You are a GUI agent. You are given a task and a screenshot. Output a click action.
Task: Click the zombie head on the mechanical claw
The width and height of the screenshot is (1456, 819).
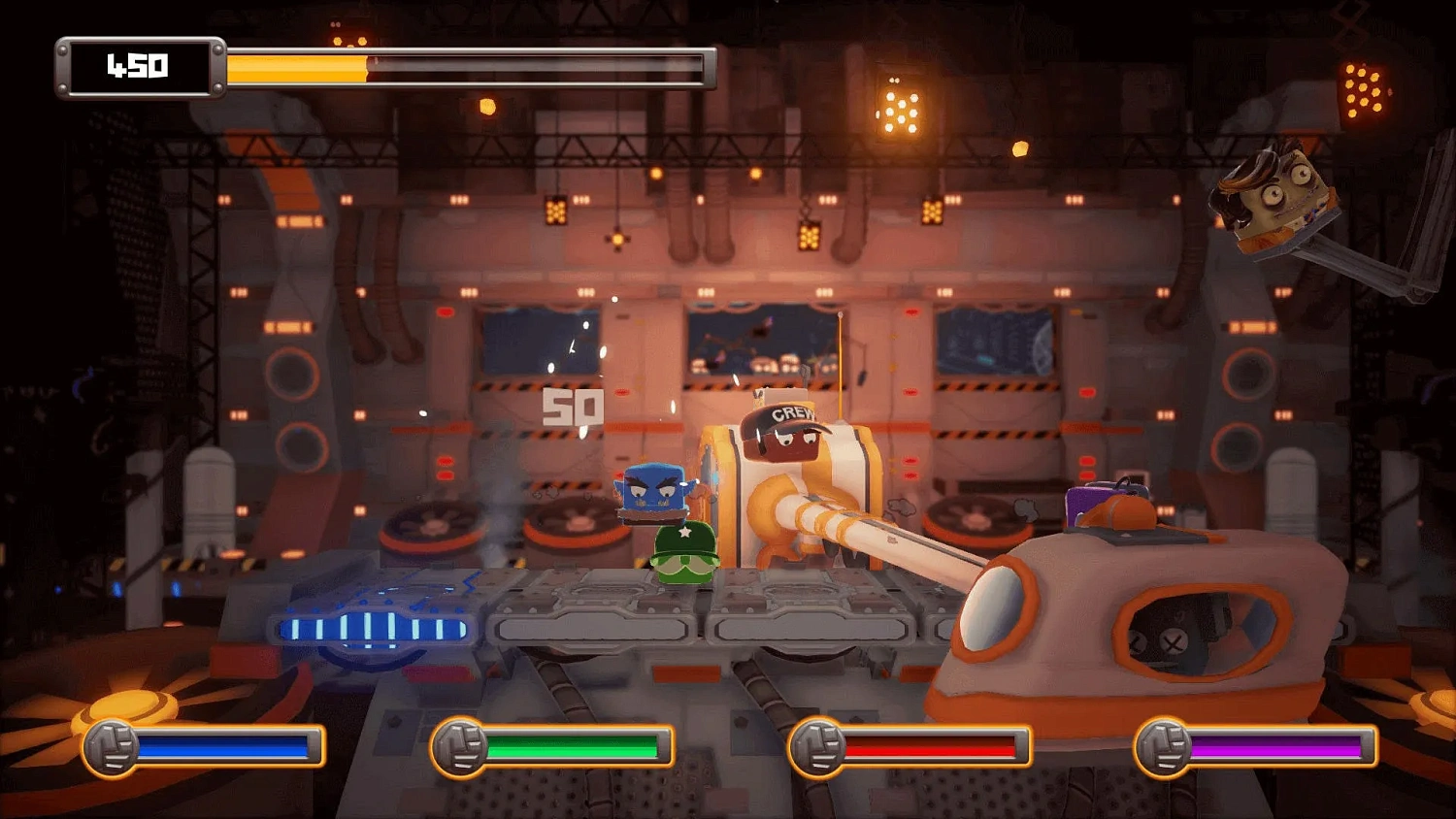(x=1276, y=199)
